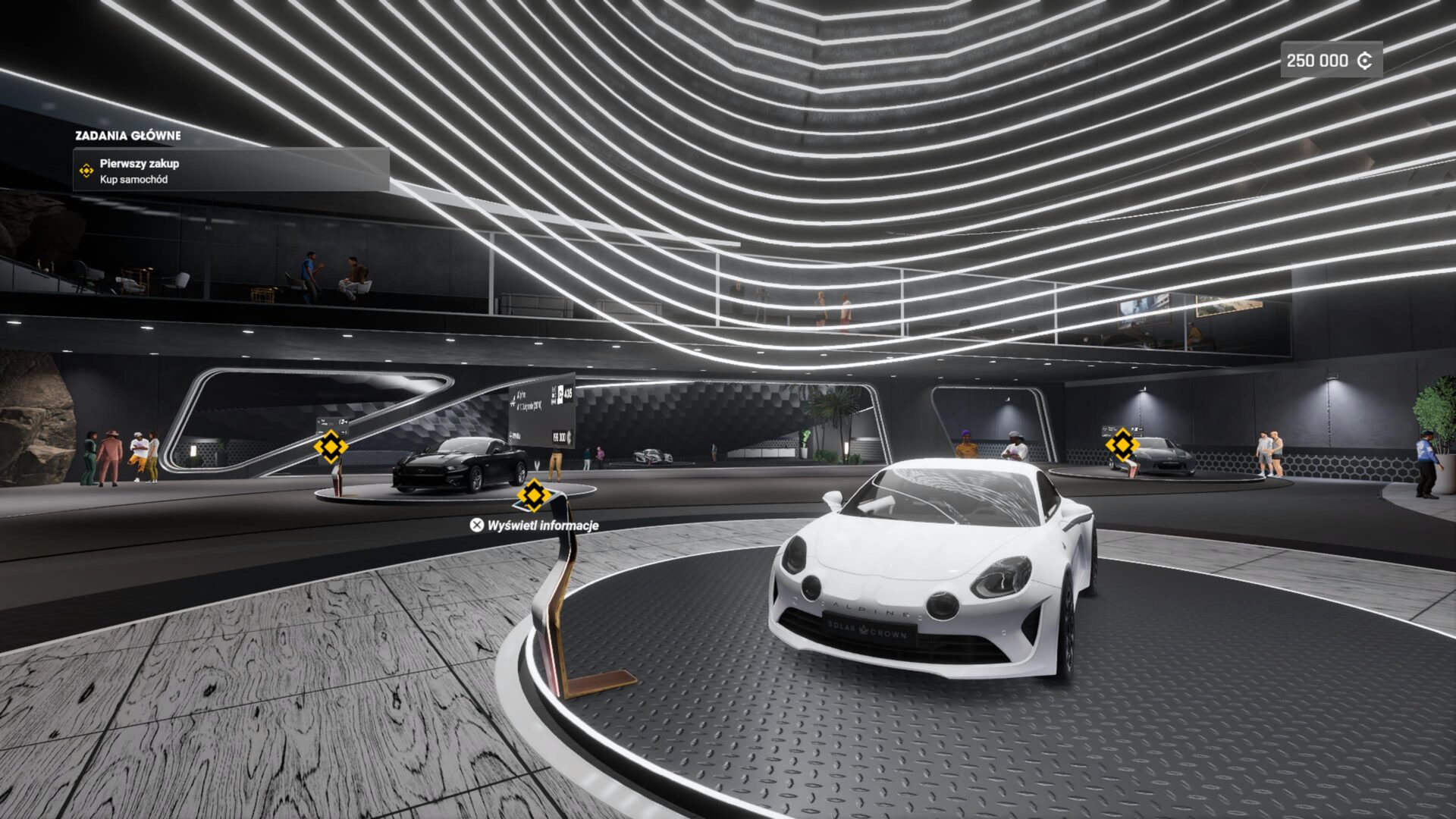Click the 136 000 price button on the board
Viewport: 1456px width, 819px height.
(x=560, y=438)
